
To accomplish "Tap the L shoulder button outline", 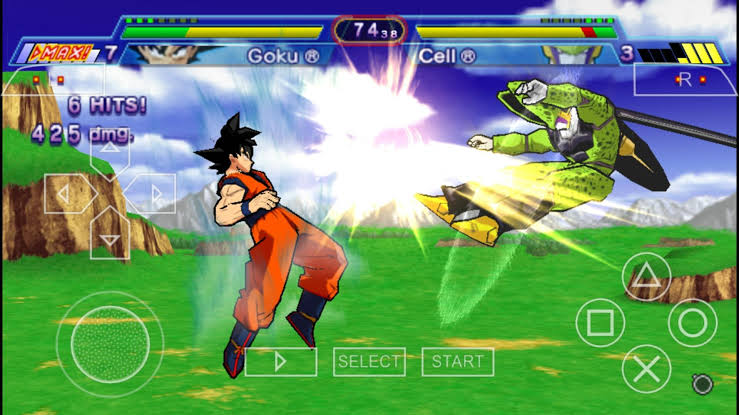I will click(x=52, y=79).
